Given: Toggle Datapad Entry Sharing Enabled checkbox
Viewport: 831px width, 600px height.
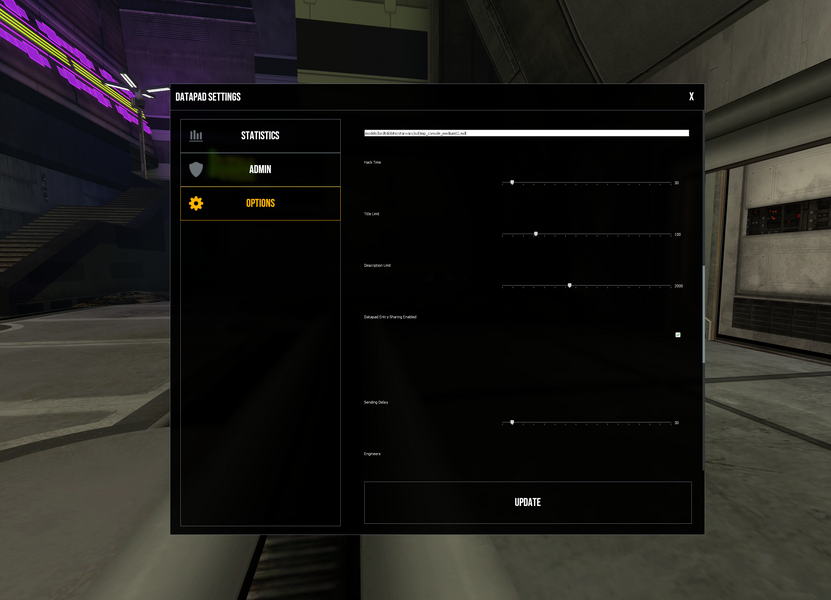Looking at the screenshot, I should coord(678,335).
